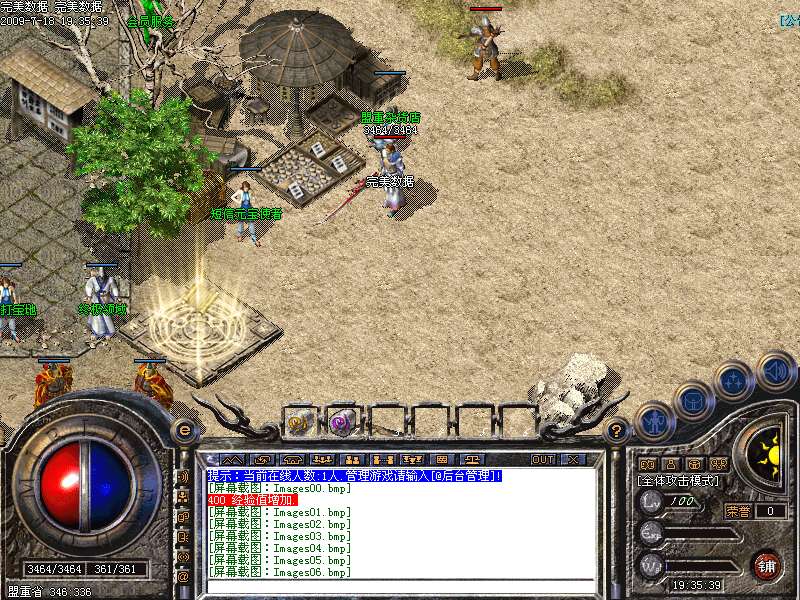Click the Lv level orb button

point(651,500)
